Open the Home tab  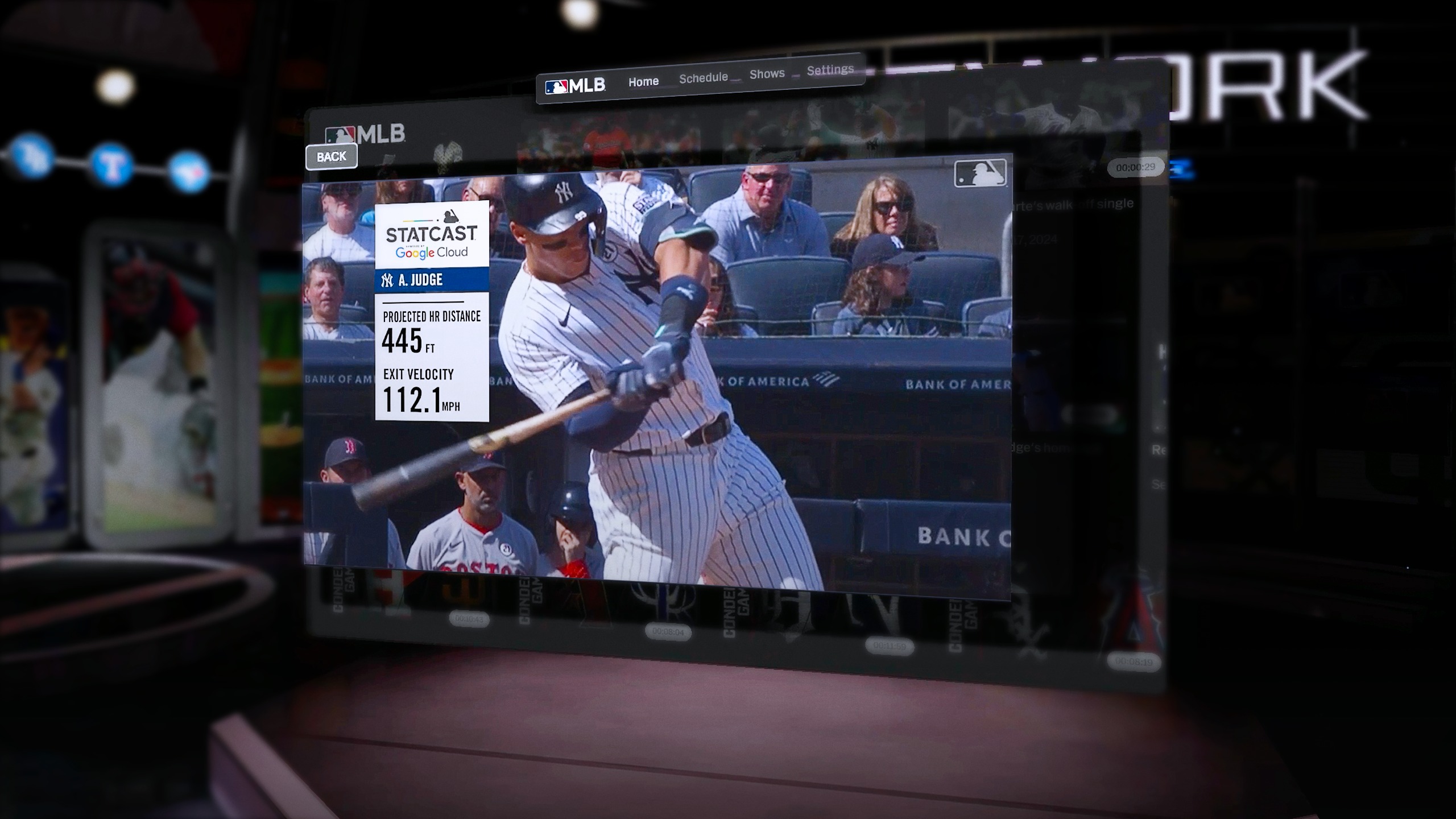(x=643, y=82)
